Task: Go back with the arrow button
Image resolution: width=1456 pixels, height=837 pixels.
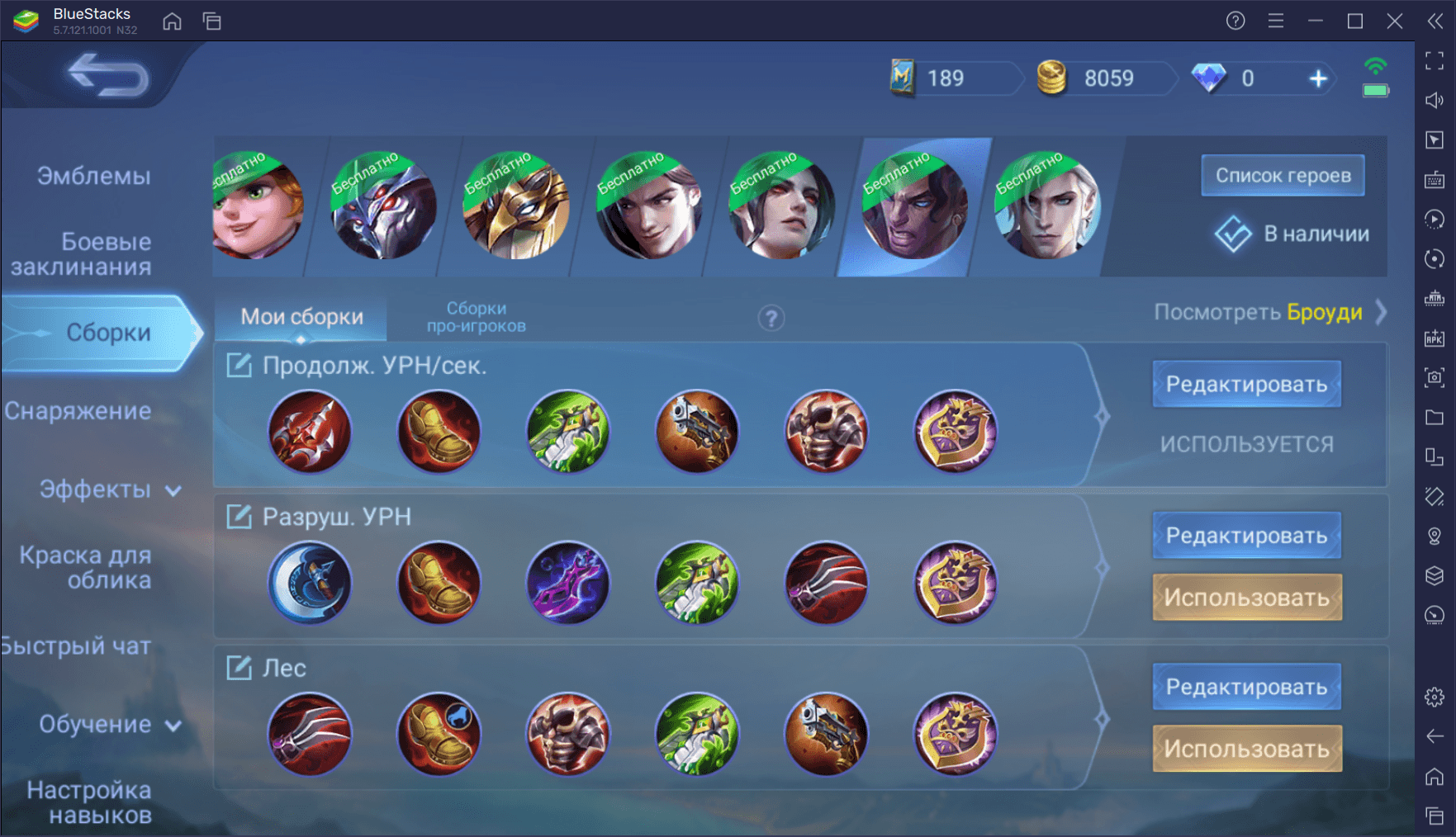Action: pyautogui.click(x=108, y=76)
